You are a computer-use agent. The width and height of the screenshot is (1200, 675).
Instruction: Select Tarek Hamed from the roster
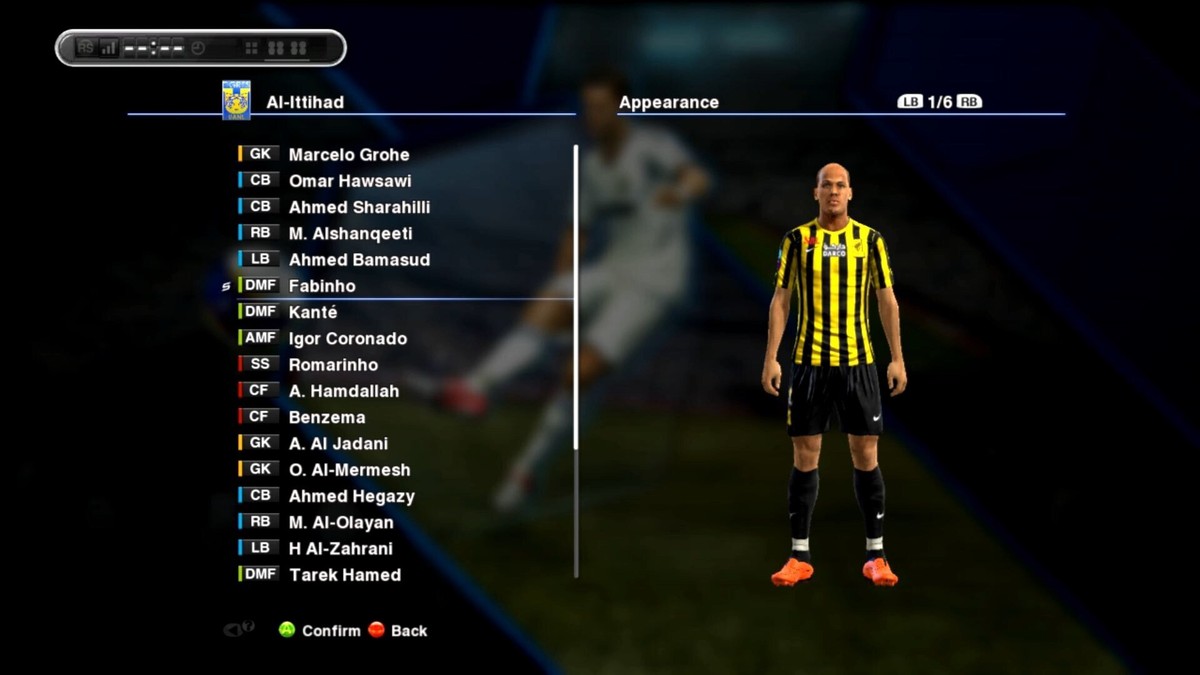click(x=344, y=575)
